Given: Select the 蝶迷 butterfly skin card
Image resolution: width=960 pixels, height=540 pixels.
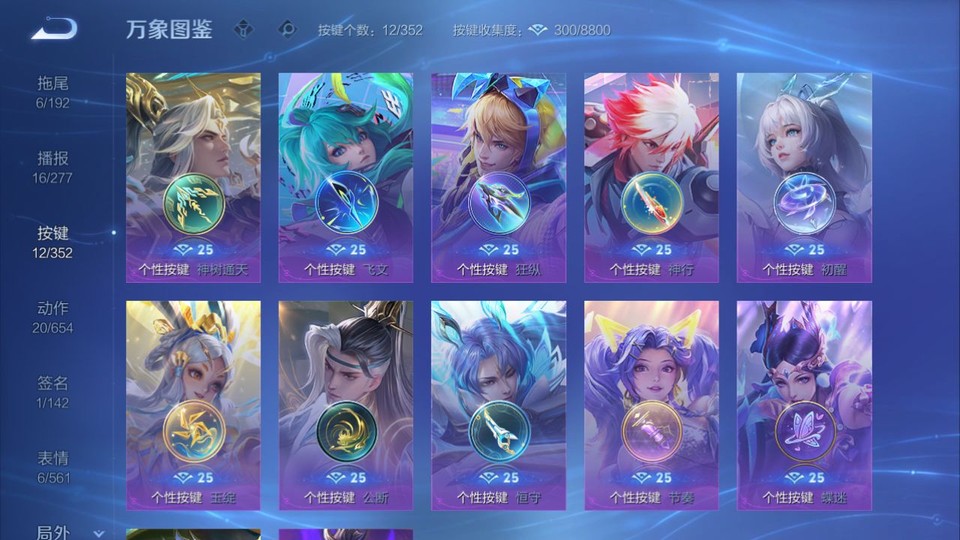Looking at the screenshot, I should [x=804, y=405].
